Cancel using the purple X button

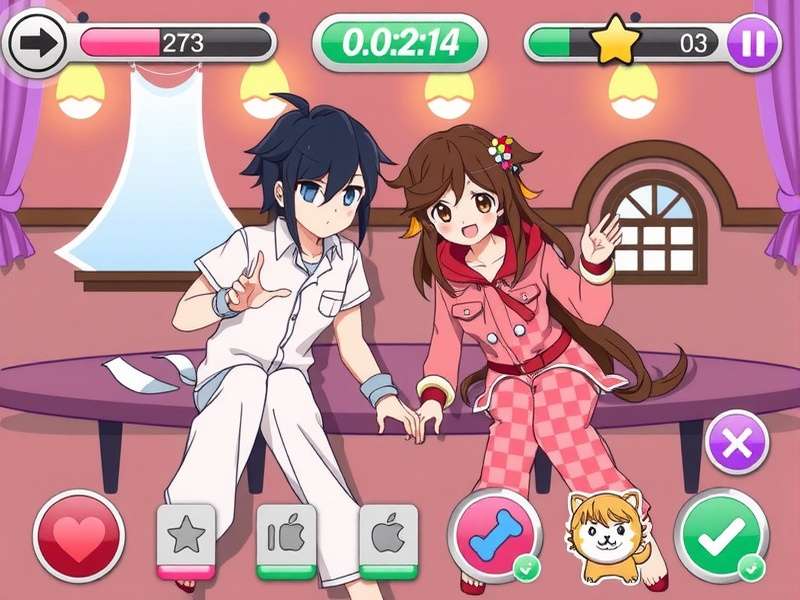738,442
